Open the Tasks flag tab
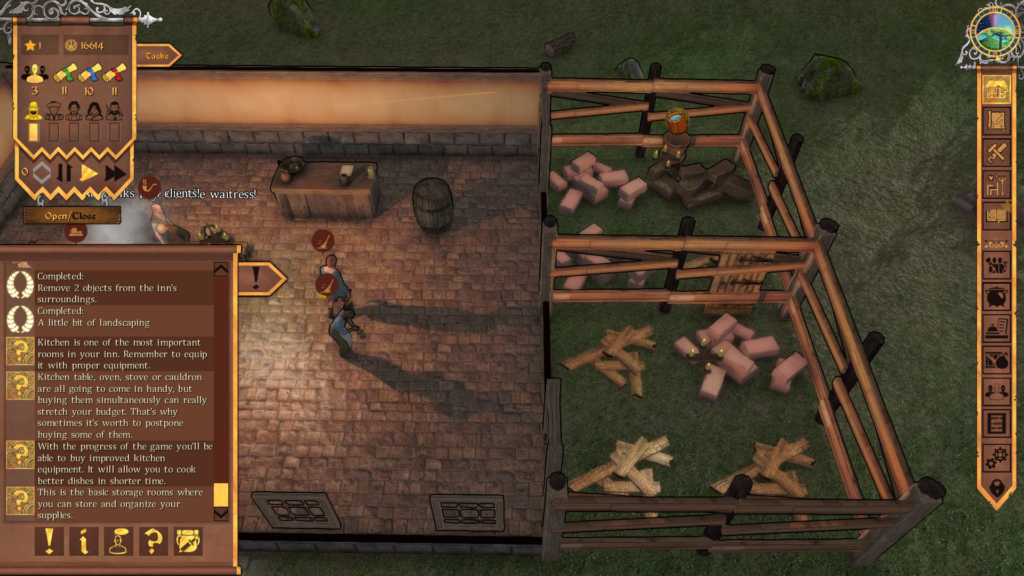Image resolution: width=1024 pixels, height=576 pixels. [157, 57]
